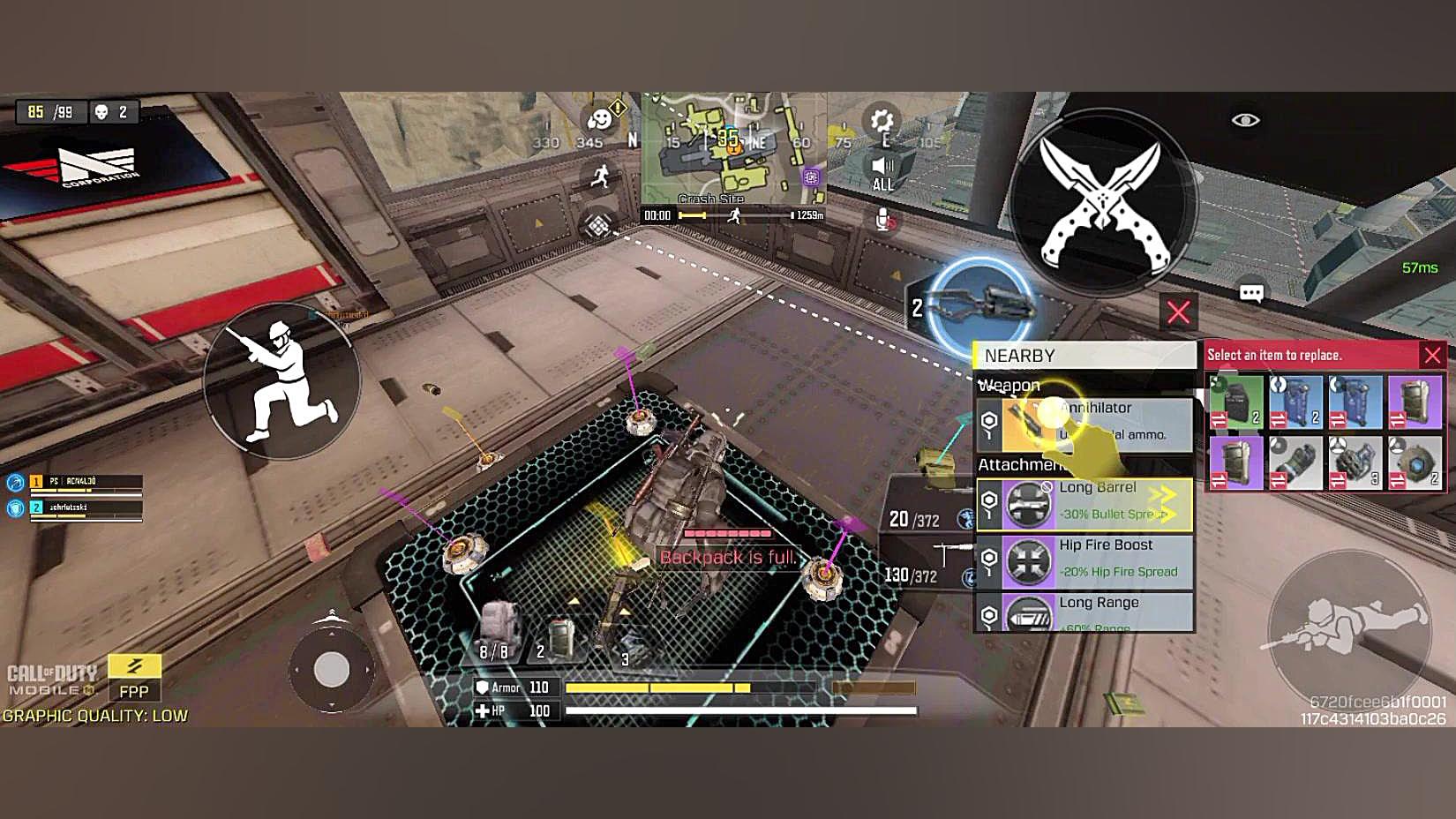
Task: Open the settings gear menu
Action: 881,121
